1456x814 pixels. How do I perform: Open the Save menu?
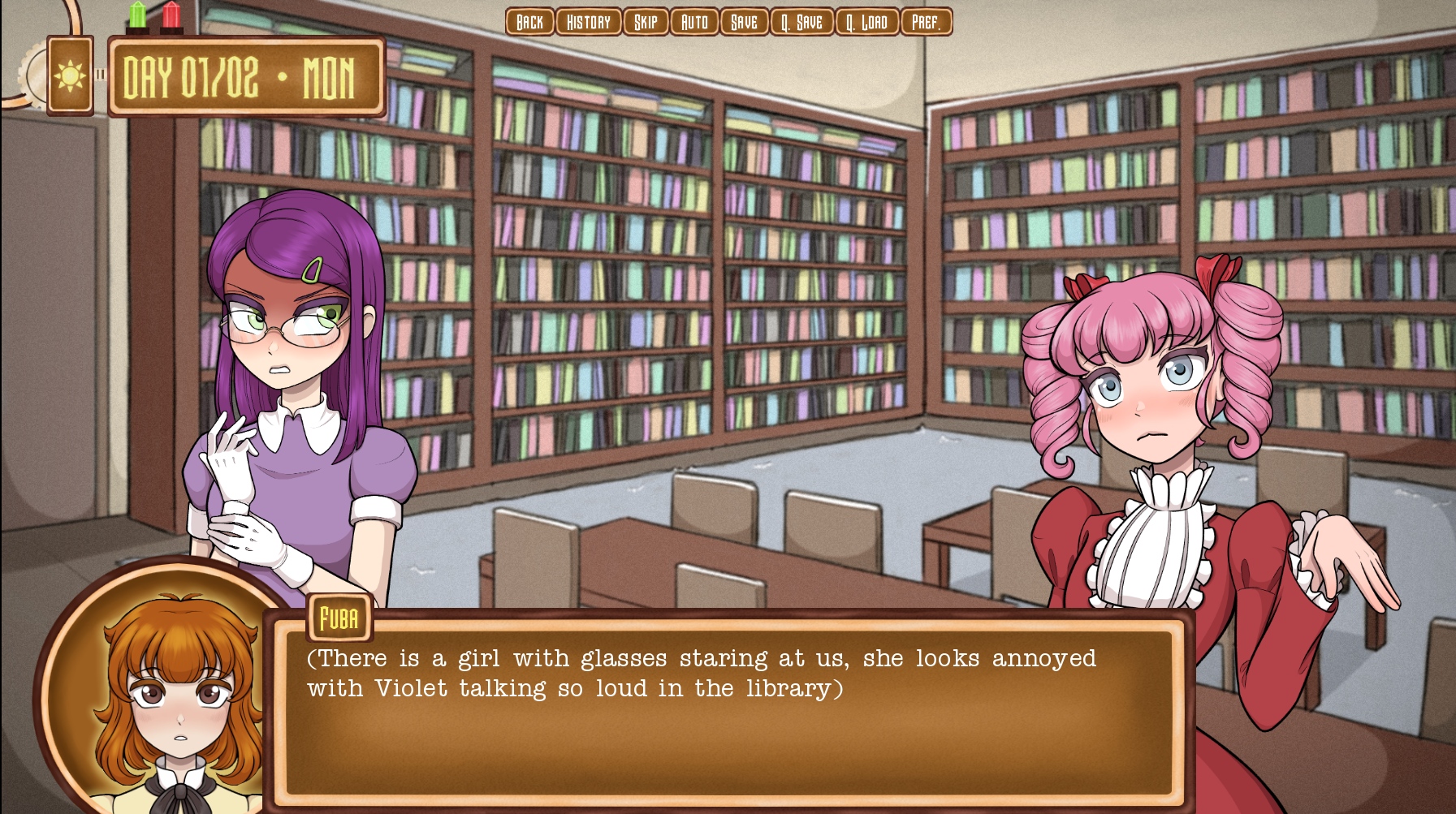(x=744, y=22)
